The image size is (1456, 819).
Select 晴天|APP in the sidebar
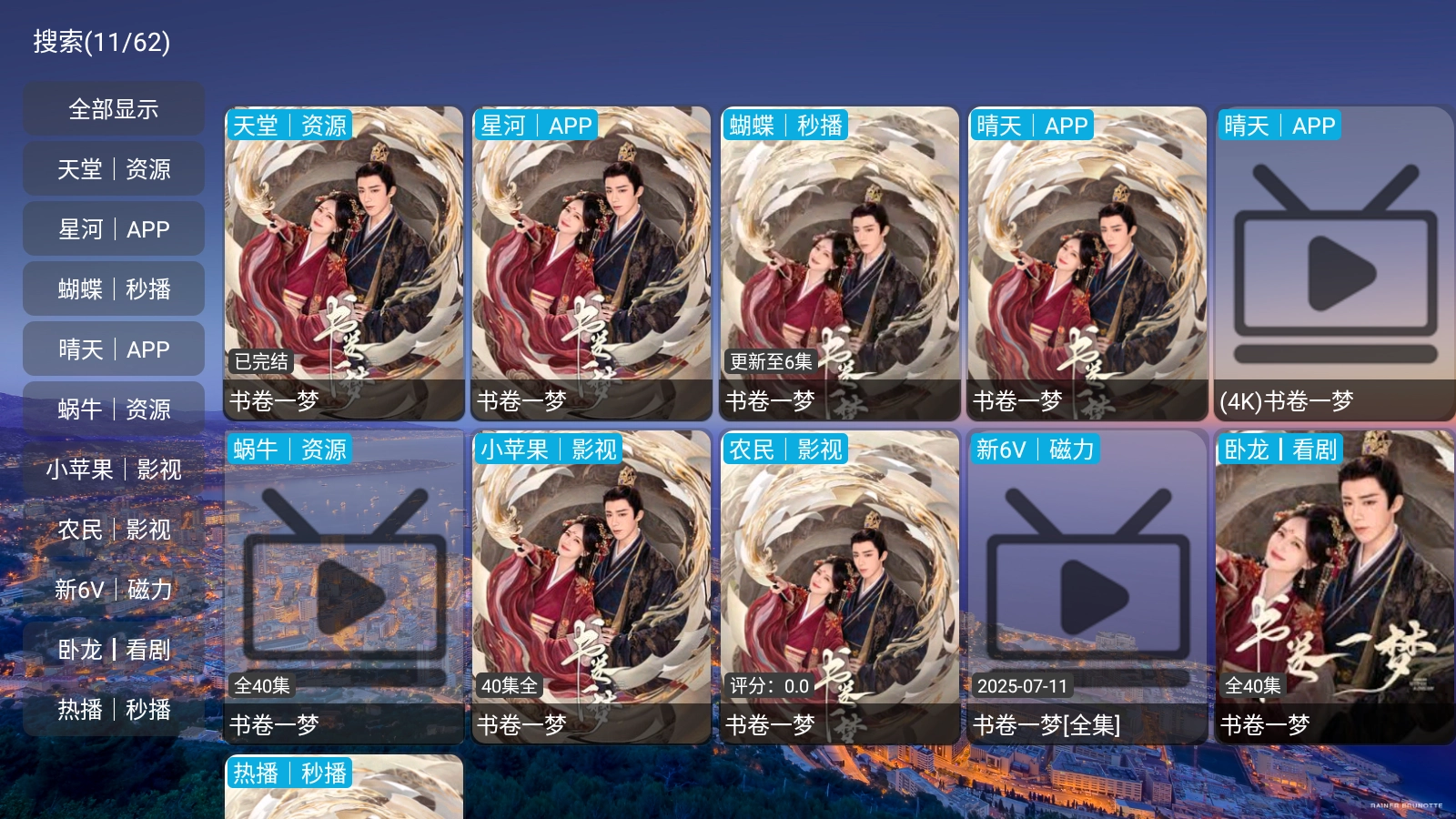pyautogui.click(x=113, y=349)
